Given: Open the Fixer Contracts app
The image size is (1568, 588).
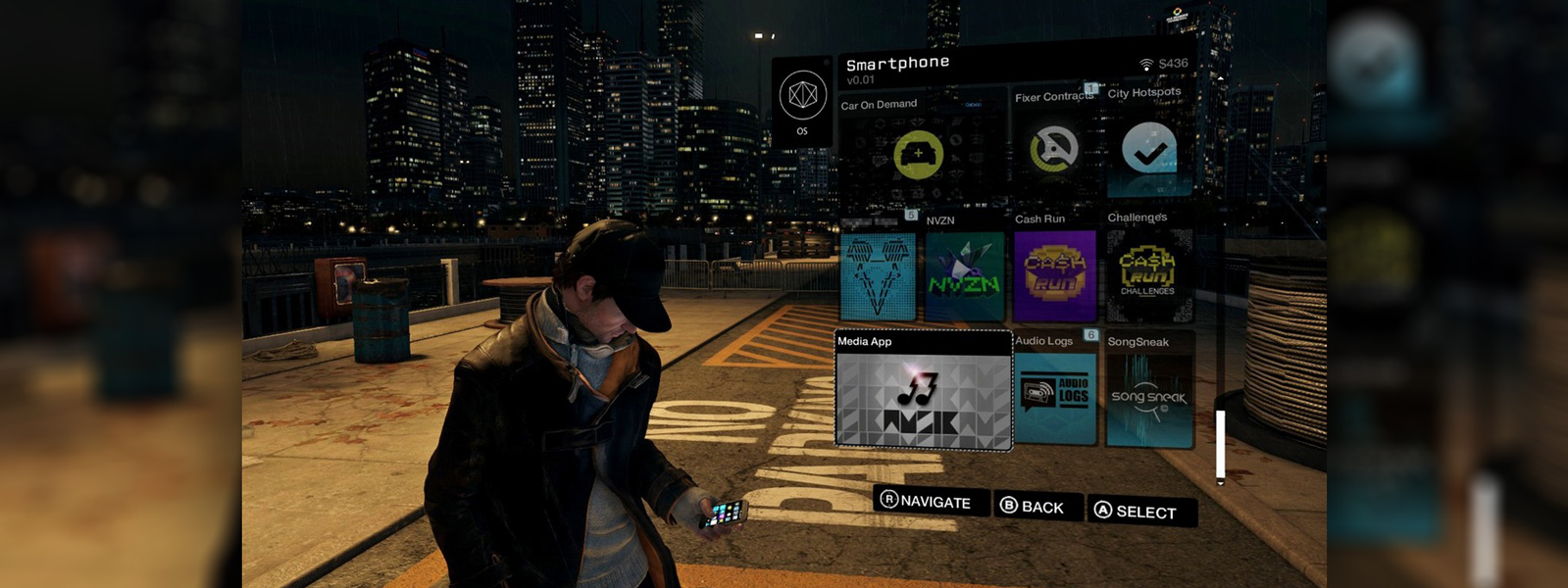Looking at the screenshot, I should 1054,150.
